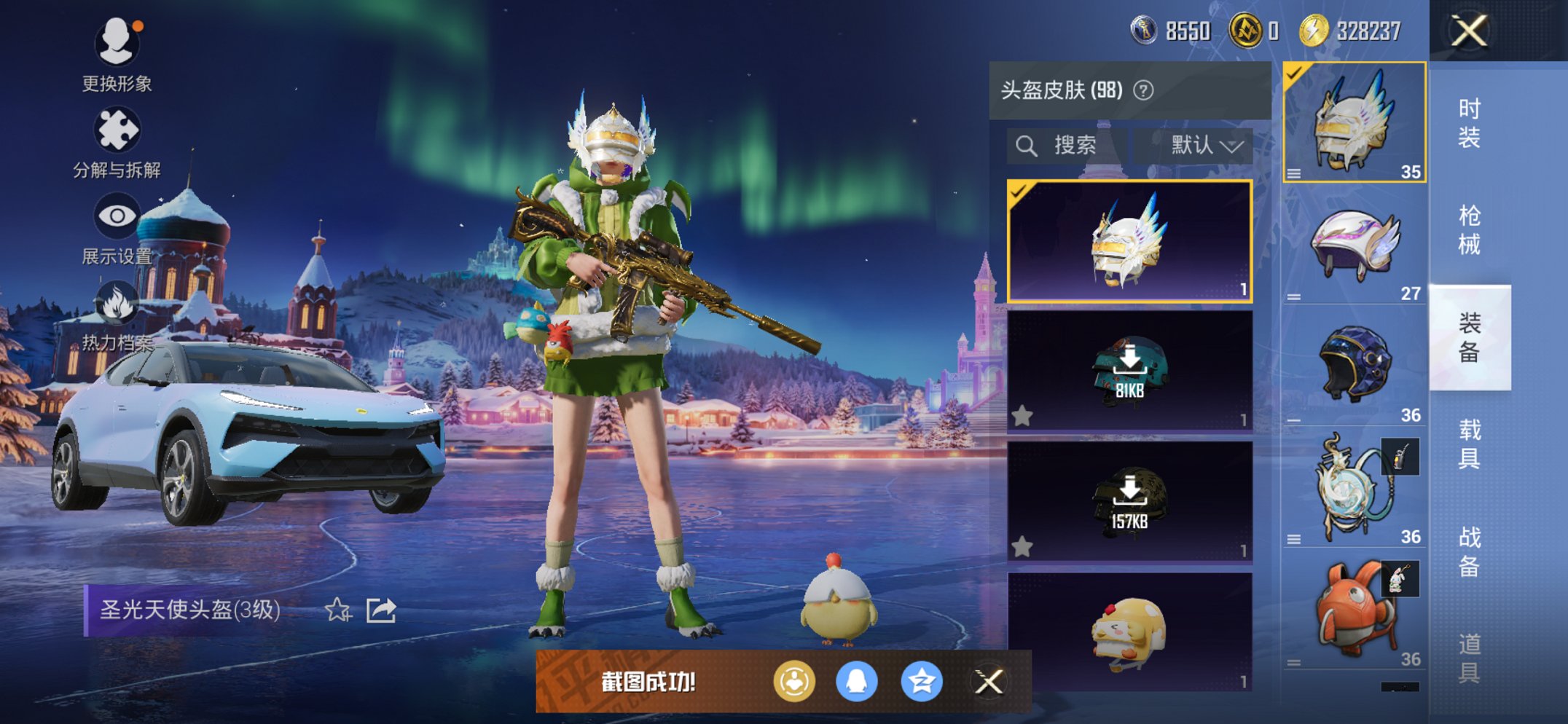Screen dimensions: 1568x724
Task: Switch to the 载具 tab
Action: click(1469, 444)
